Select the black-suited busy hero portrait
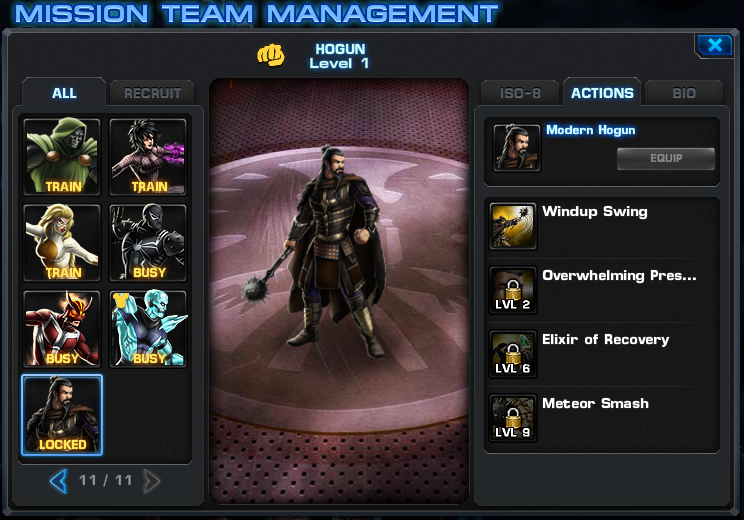744x520 pixels. tap(148, 243)
